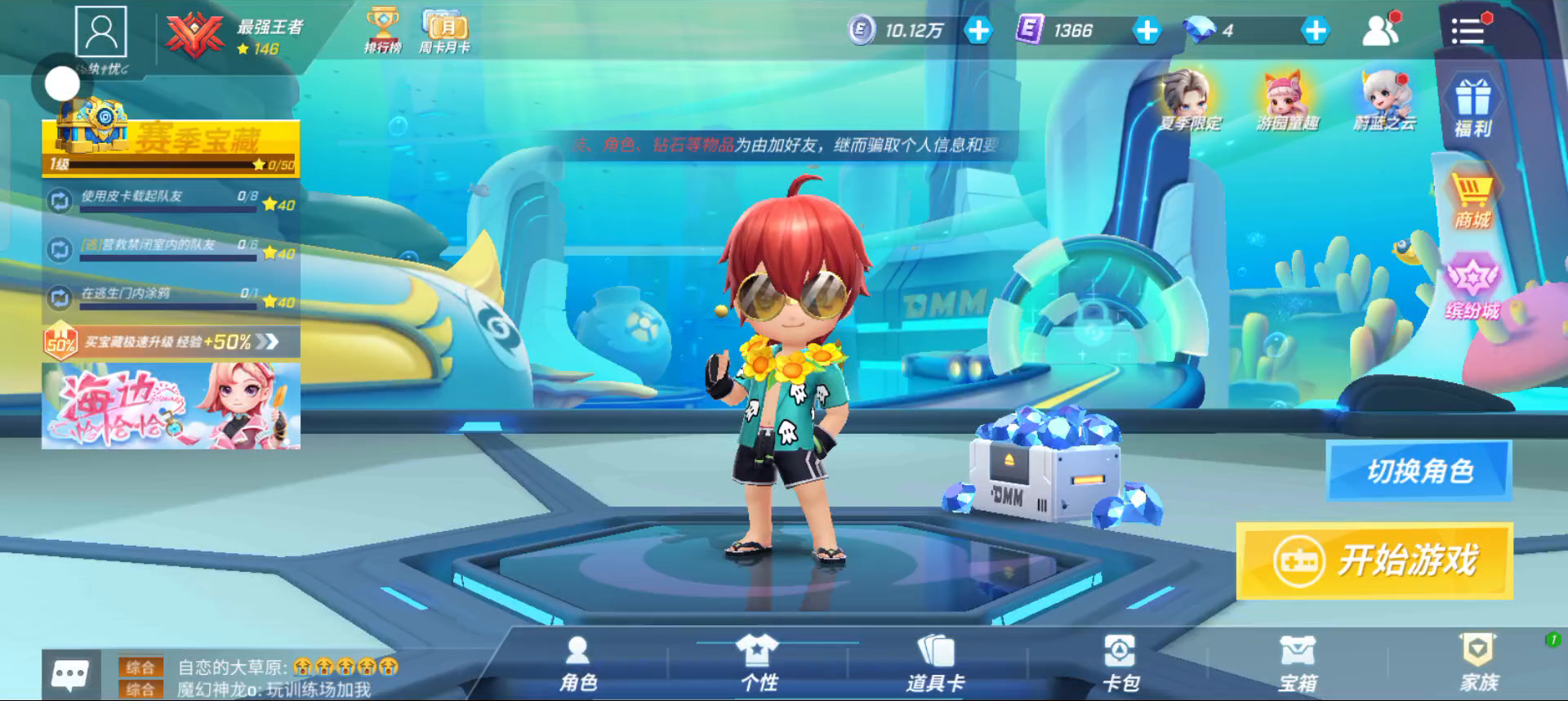Open the player profile avatar

coord(101,32)
